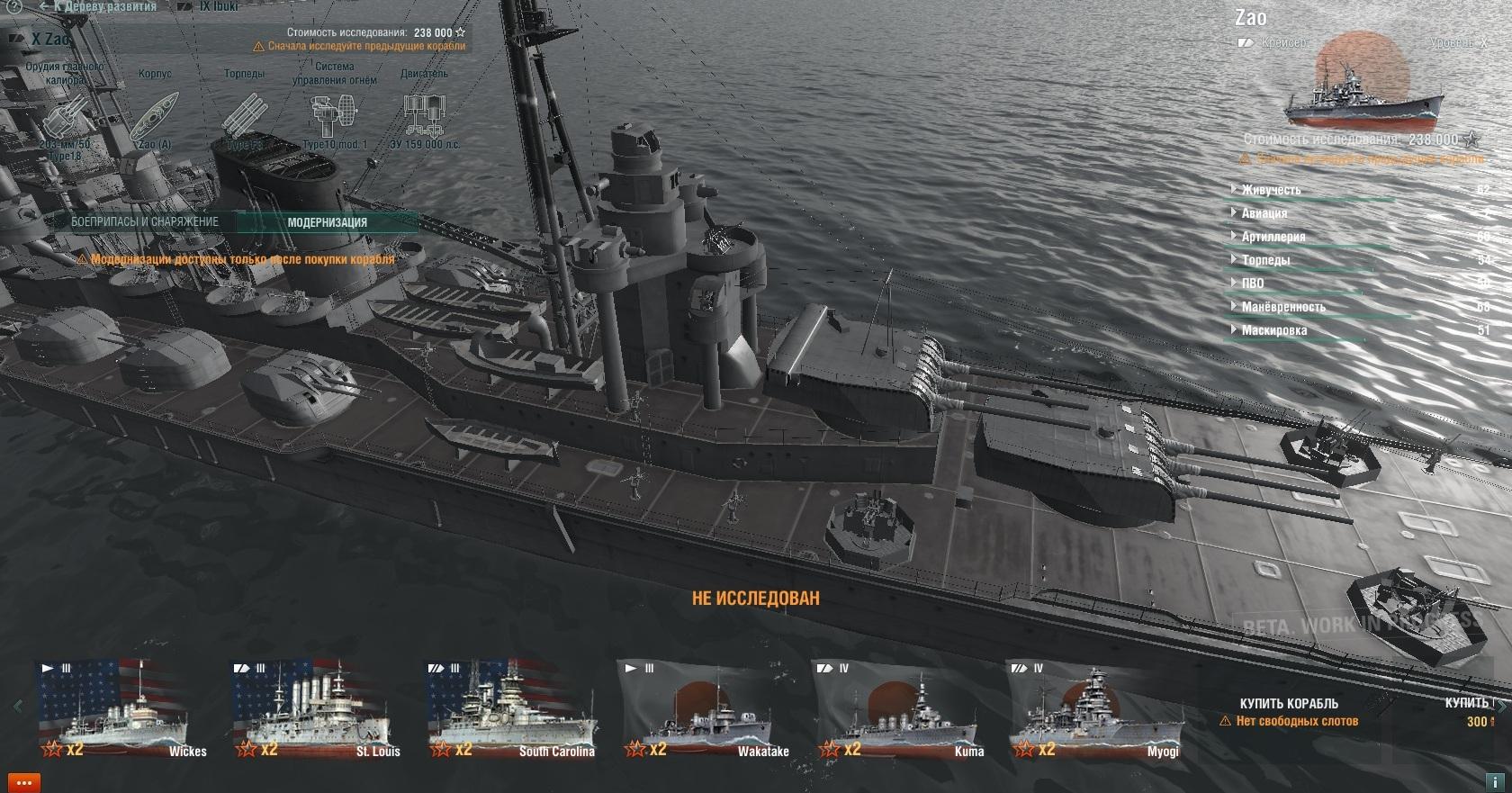Pick the South Carolina ship card
Image resolution: width=1512 pixels, height=793 pixels.
(511, 711)
